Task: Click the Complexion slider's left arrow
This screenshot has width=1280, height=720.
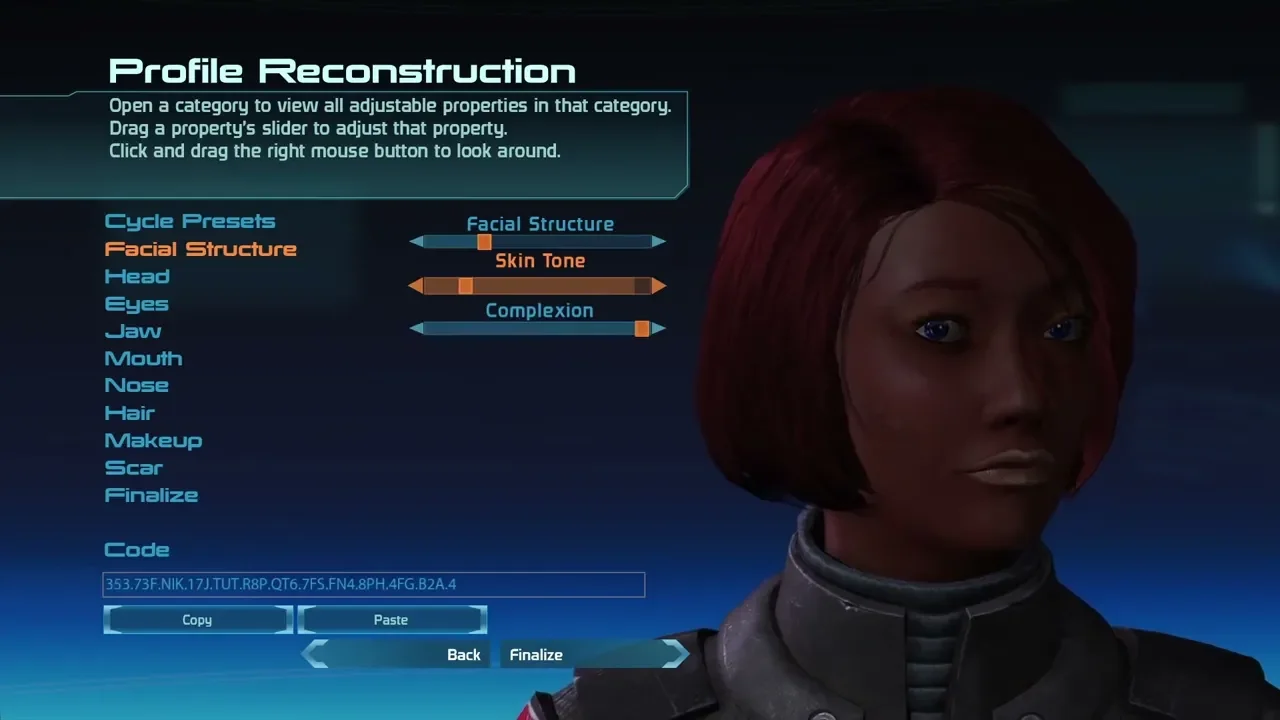Action: [x=416, y=328]
